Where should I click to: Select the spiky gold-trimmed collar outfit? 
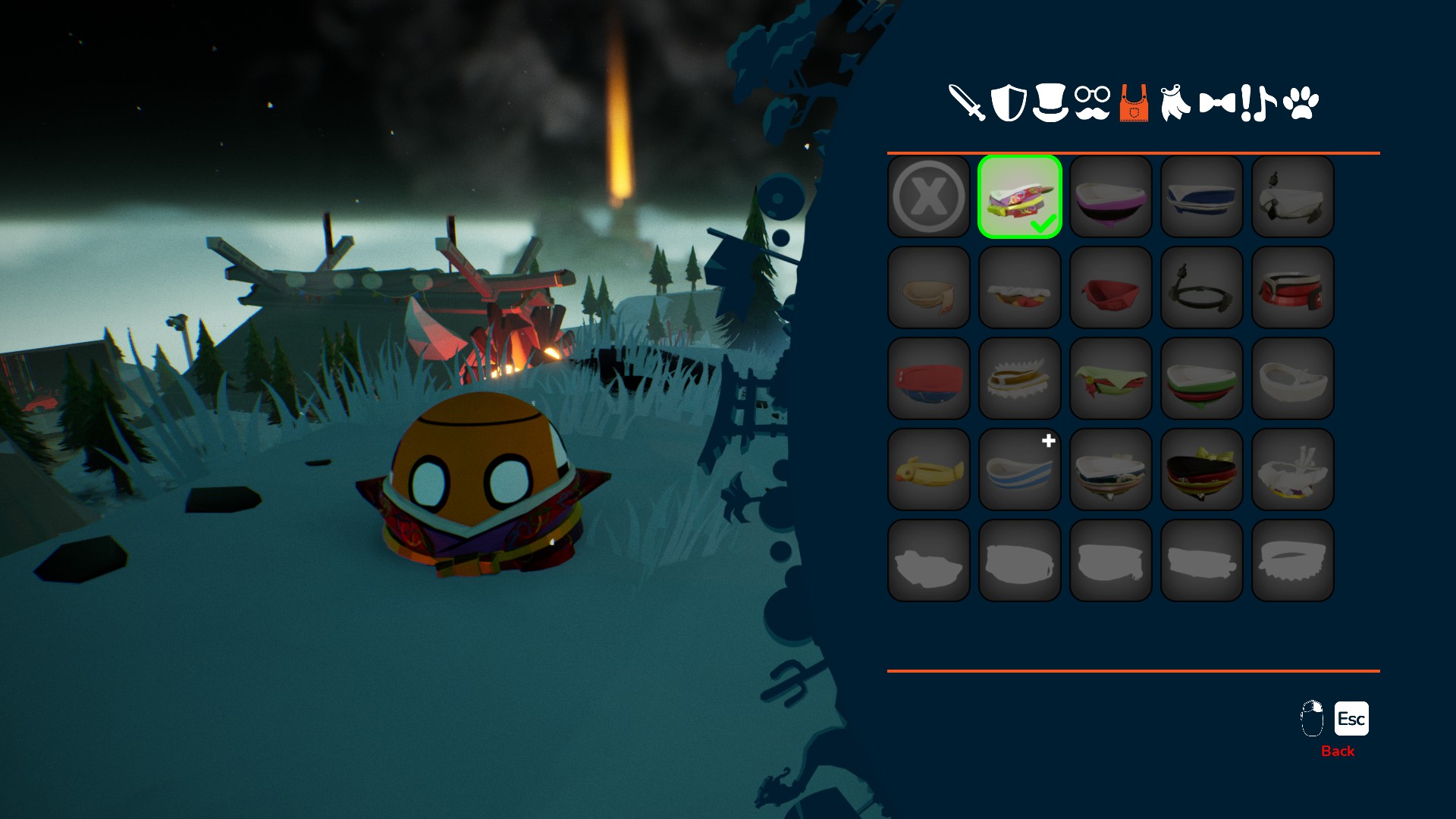[1020, 379]
